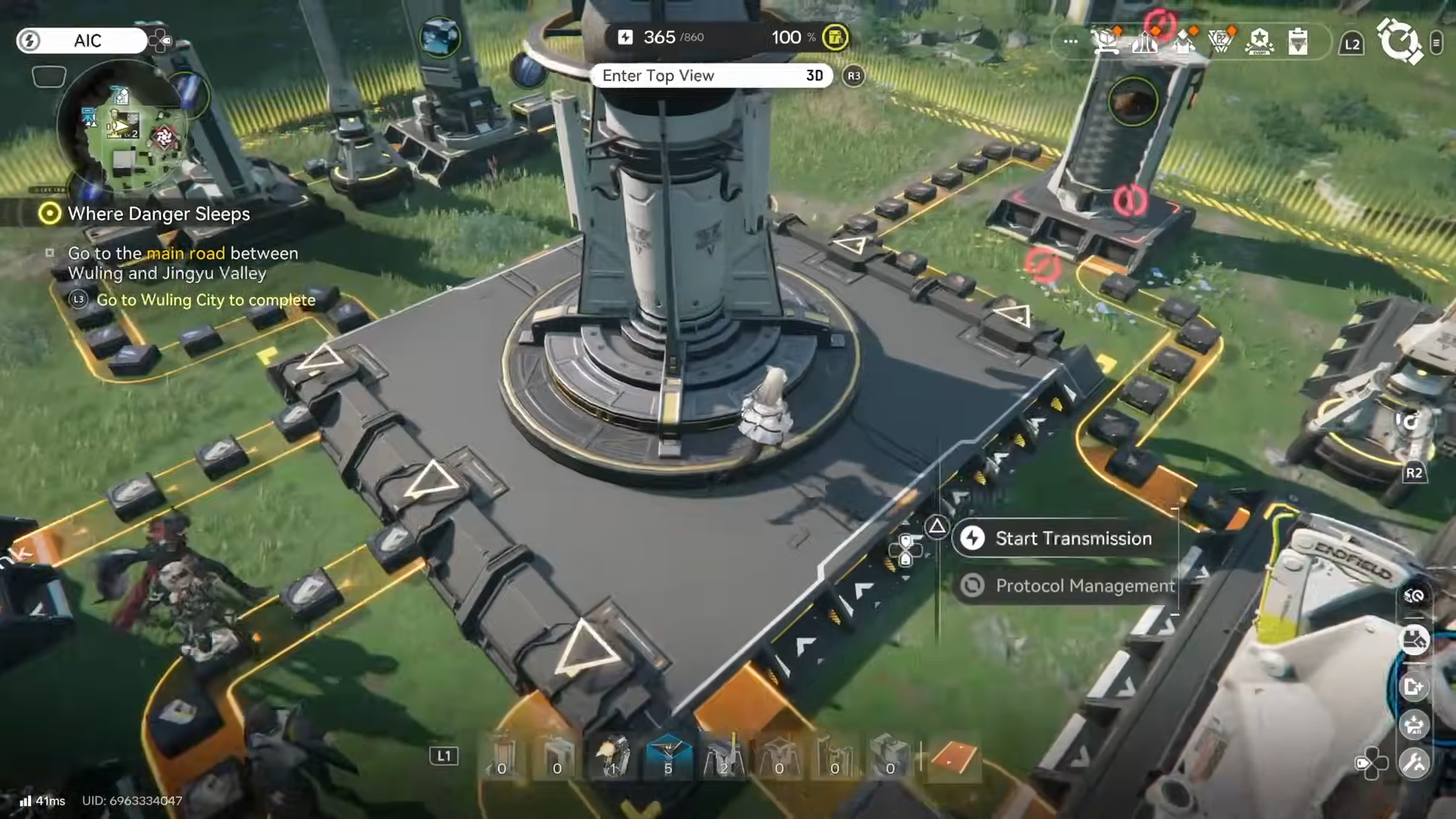This screenshot has width=1456, height=819.
Task: Open the Where Danger Sleeps quest tracker
Action: tap(158, 214)
